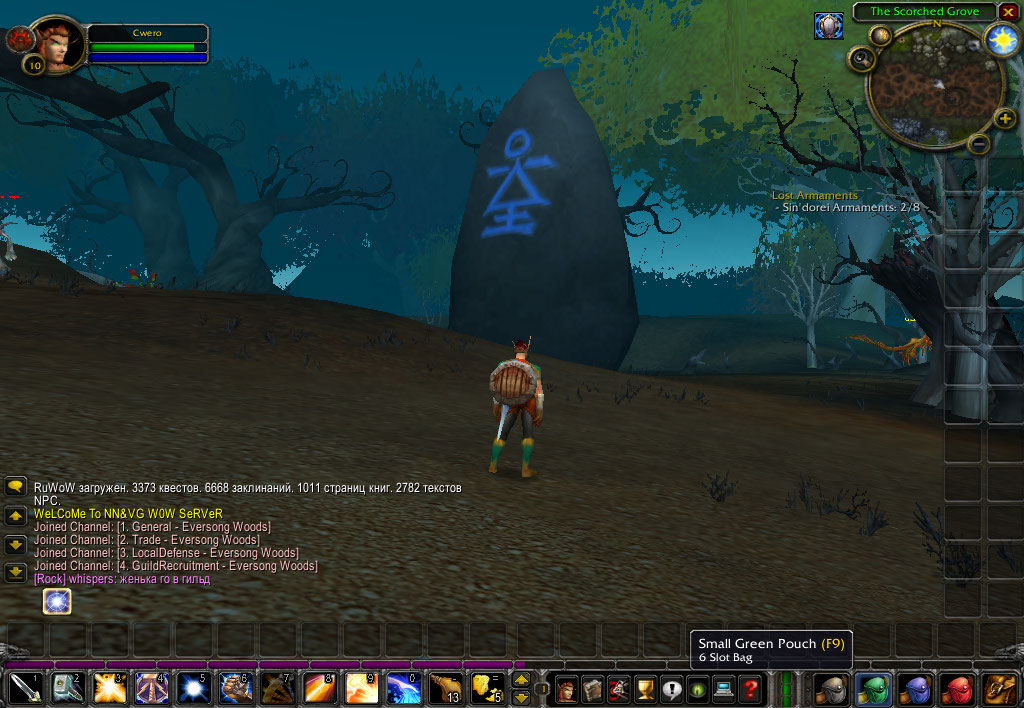This screenshot has width=1024, height=708.
Task: Open the spellbook micro button
Action: point(593,689)
